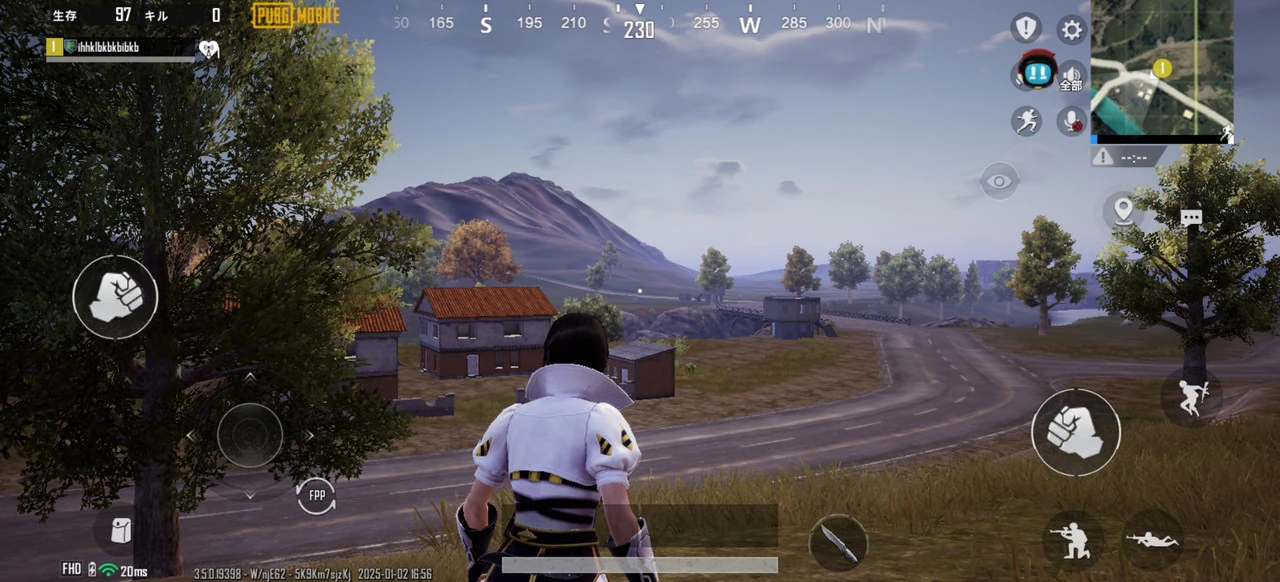Crouch using the kneeling soldier icon
Image resolution: width=1280 pixels, height=582 pixels.
[x=1072, y=540]
